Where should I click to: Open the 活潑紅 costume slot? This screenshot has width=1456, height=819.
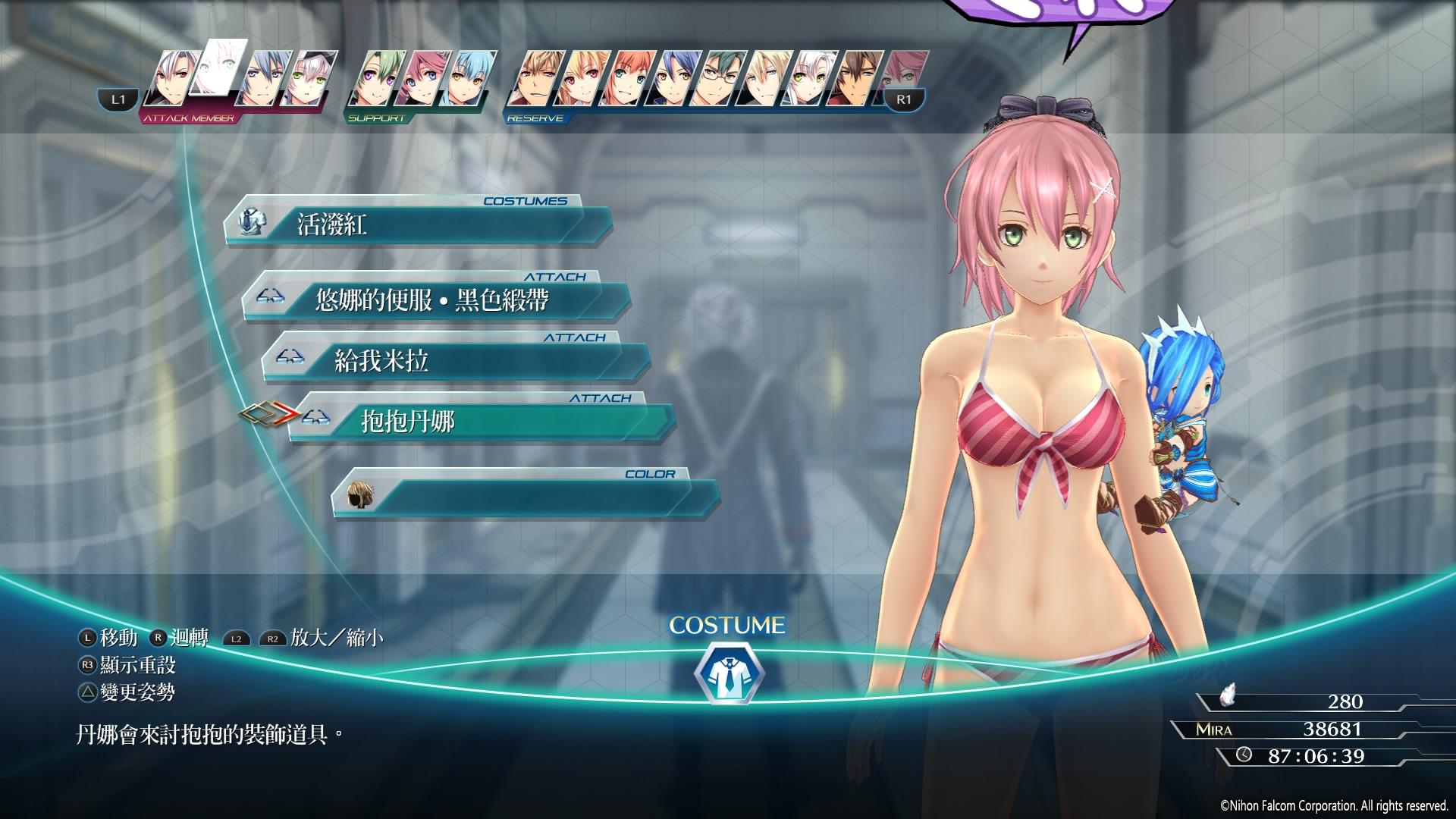pos(417,224)
